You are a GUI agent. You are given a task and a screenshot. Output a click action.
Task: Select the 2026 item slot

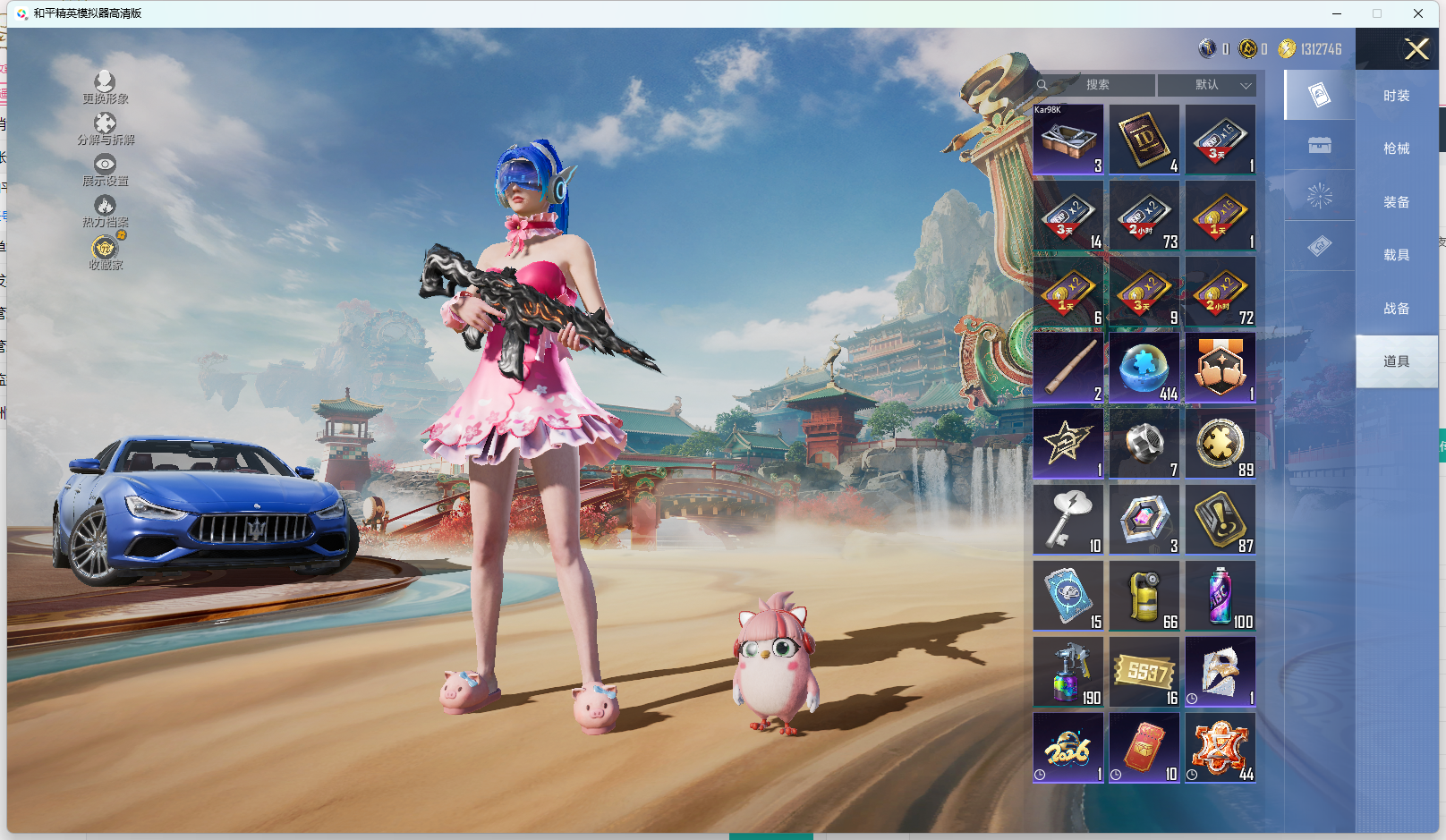1068,748
